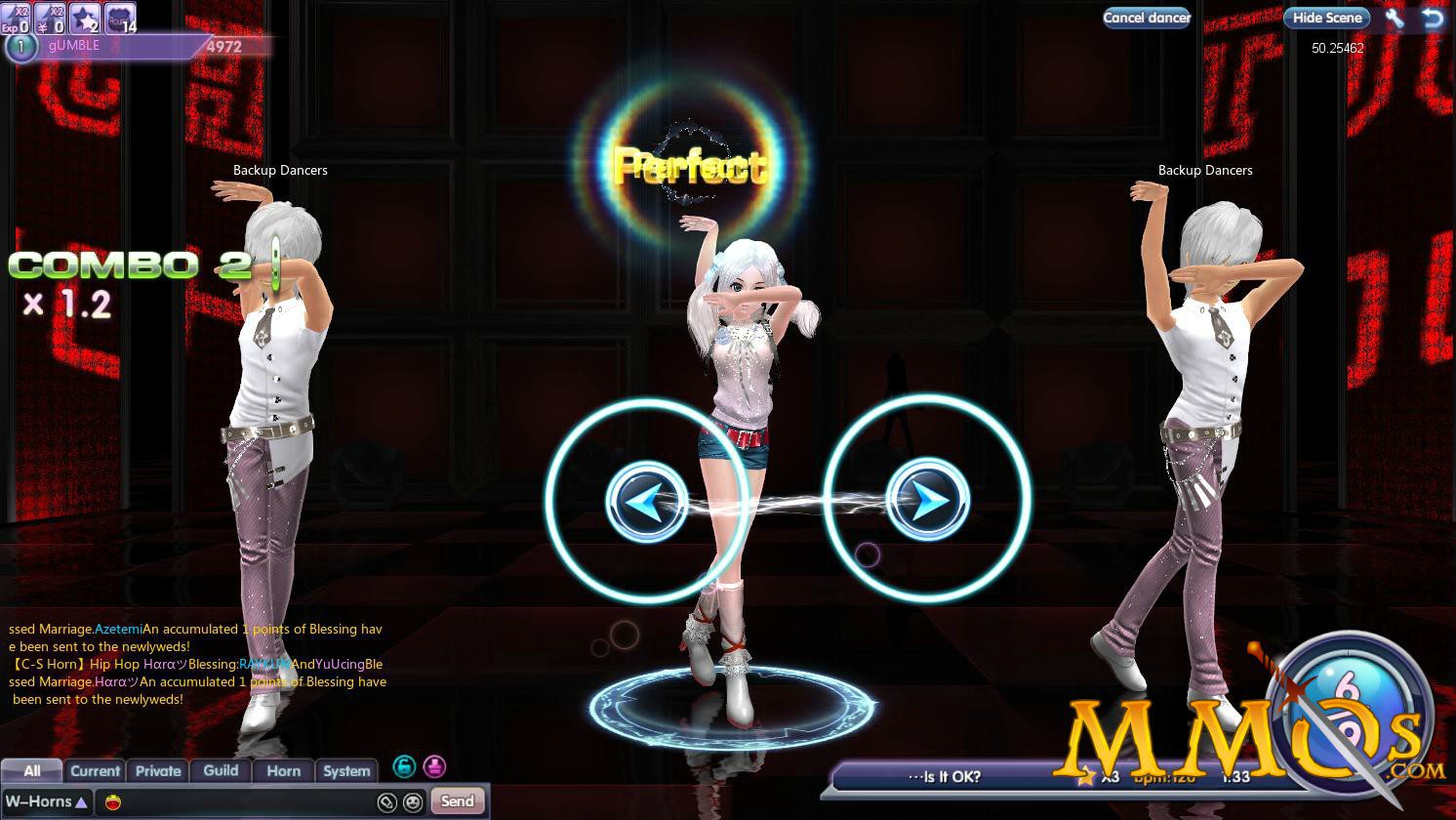This screenshot has width=1456, height=820.
Task: Click inside the chat message input field
Action: point(244,800)
